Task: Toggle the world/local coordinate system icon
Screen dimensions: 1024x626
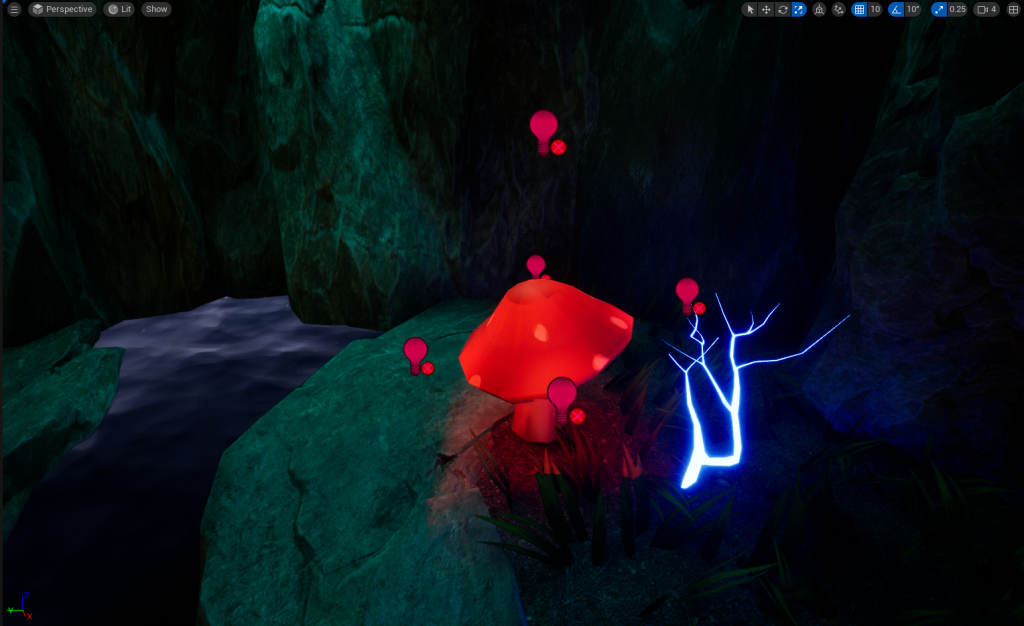Action: [820, 9]
